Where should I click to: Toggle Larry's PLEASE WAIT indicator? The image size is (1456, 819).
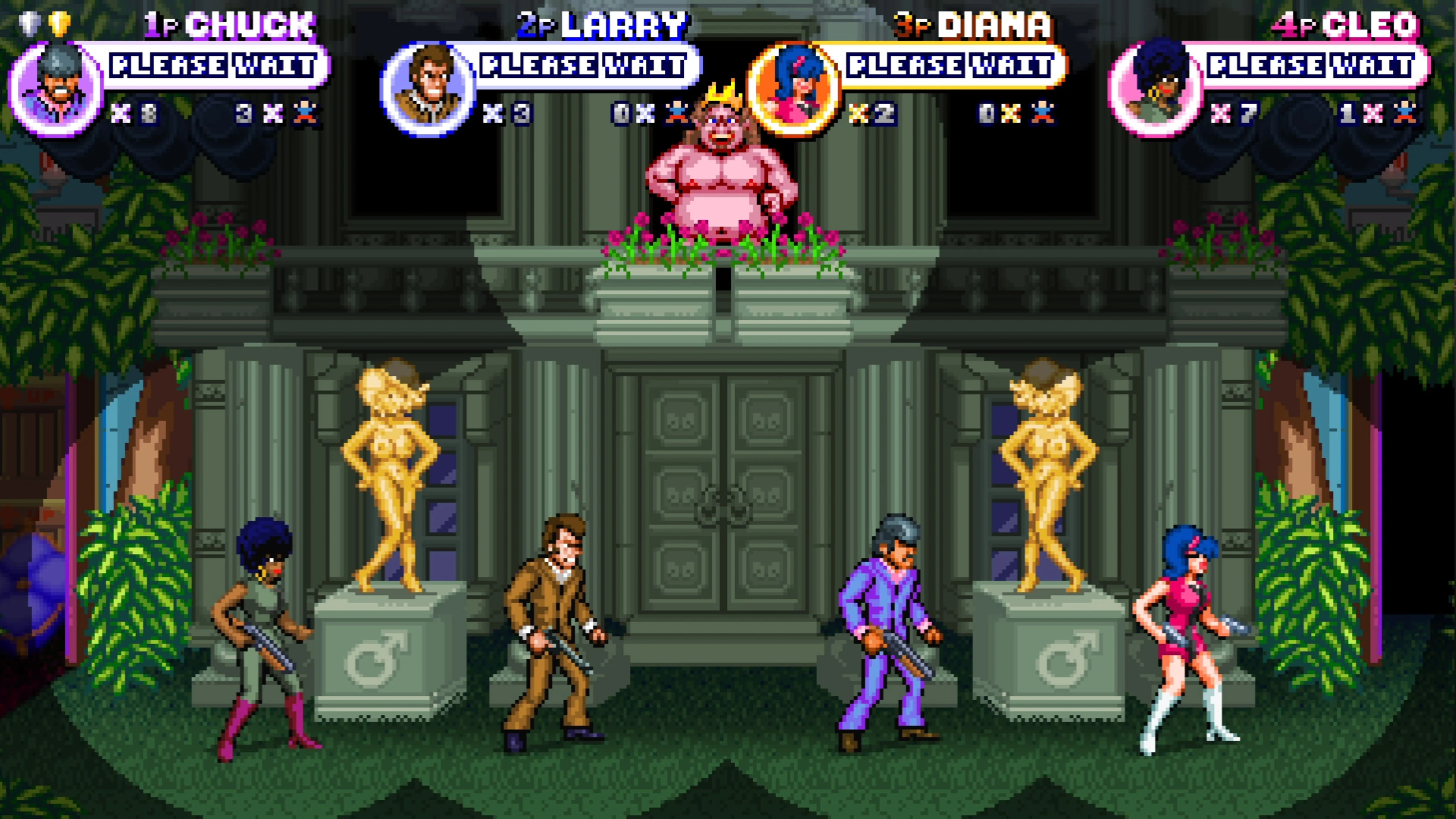tap(585, 67)
